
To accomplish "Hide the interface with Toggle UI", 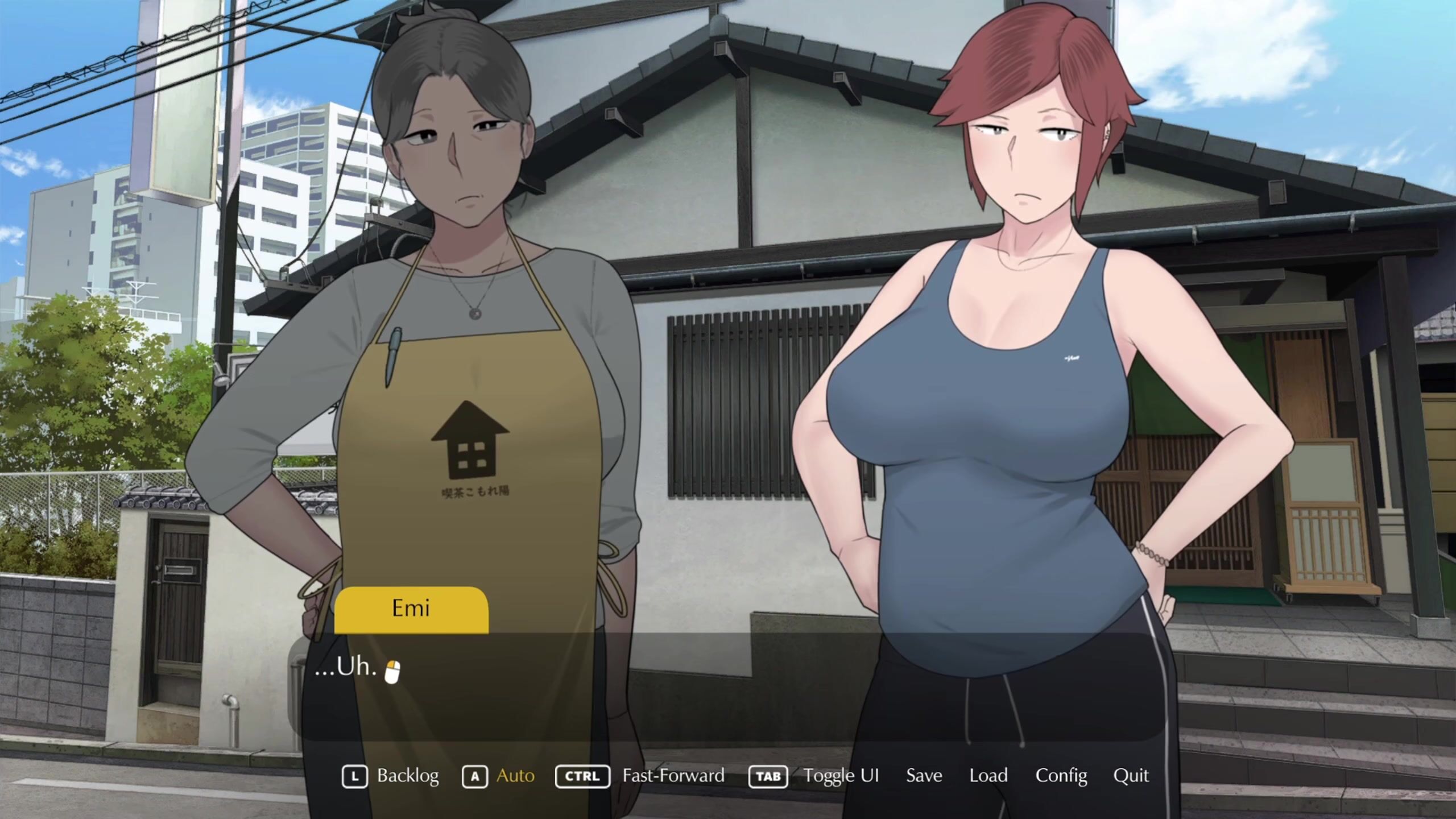I will click(x=841, y=776).
